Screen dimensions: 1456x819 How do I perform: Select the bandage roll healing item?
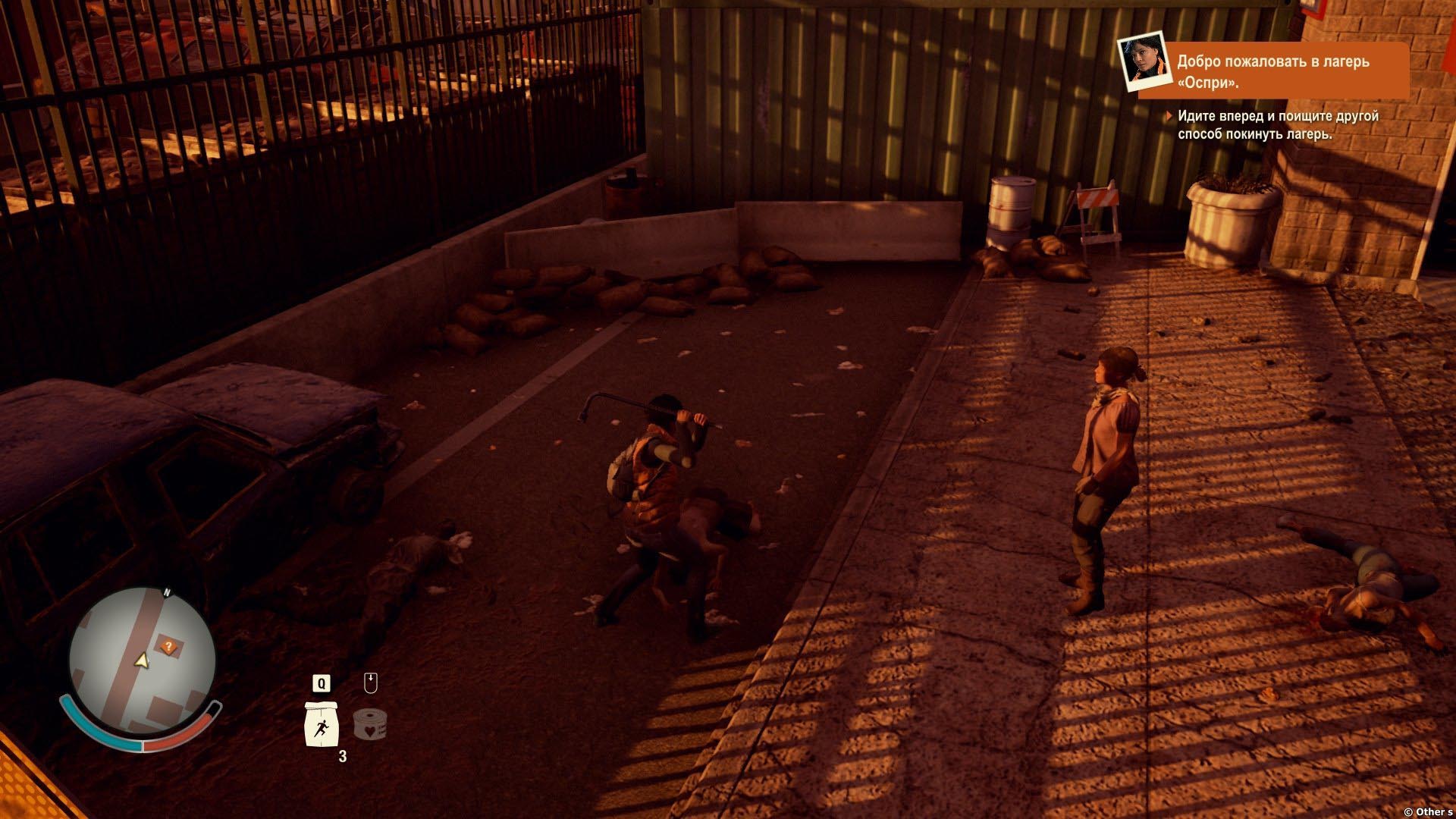click(370, 723)
